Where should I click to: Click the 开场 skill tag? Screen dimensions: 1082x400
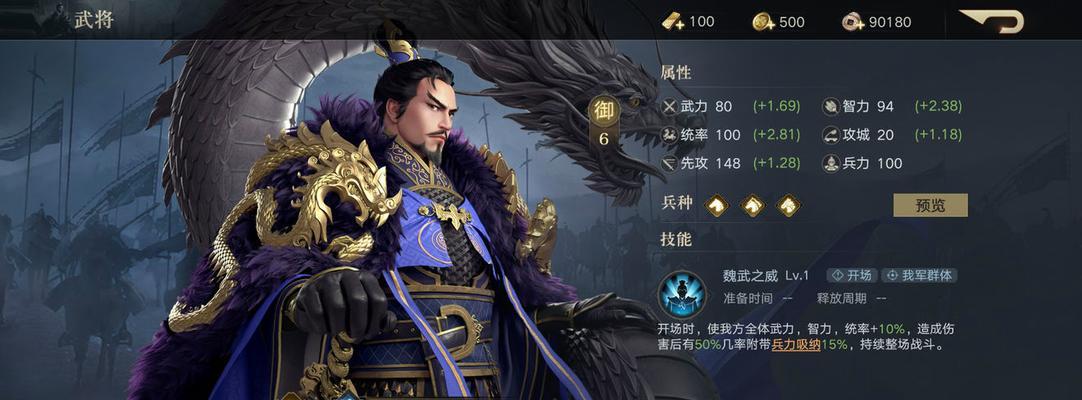pyautogui.click(x=851, y=275)
